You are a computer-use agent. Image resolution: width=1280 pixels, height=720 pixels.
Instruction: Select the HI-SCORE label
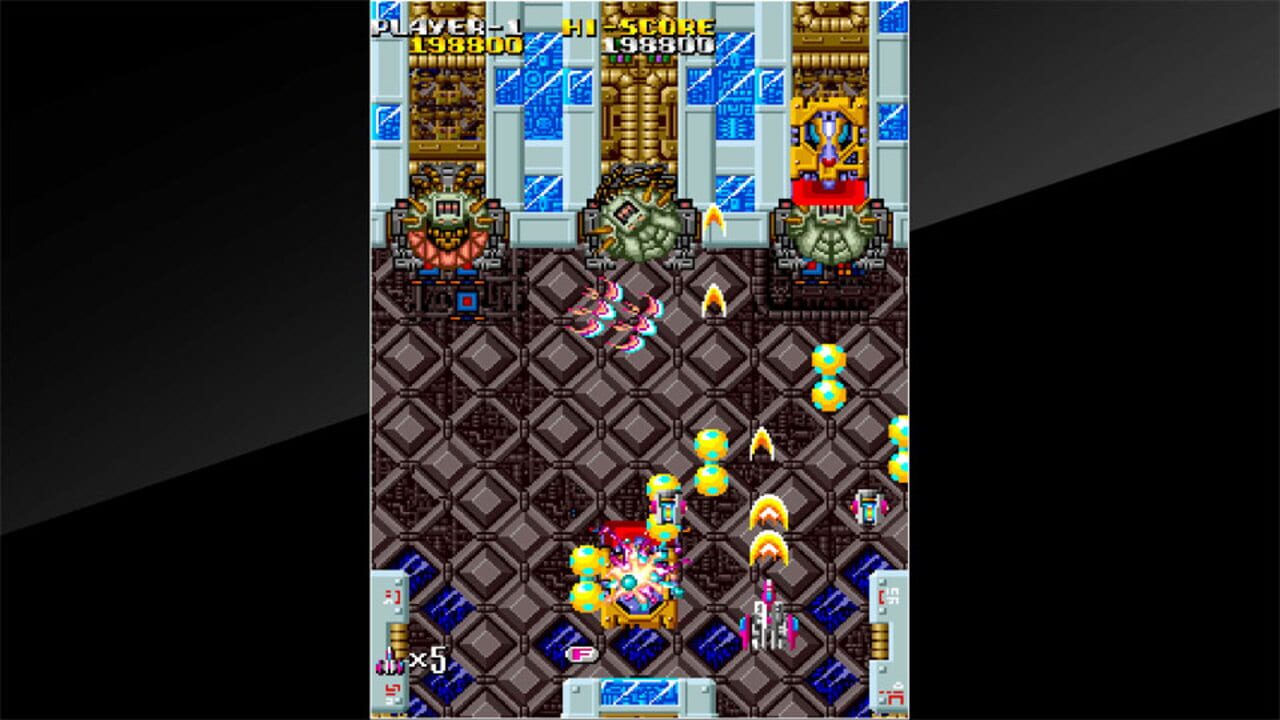pyautogui.click(x=640, y=25)
